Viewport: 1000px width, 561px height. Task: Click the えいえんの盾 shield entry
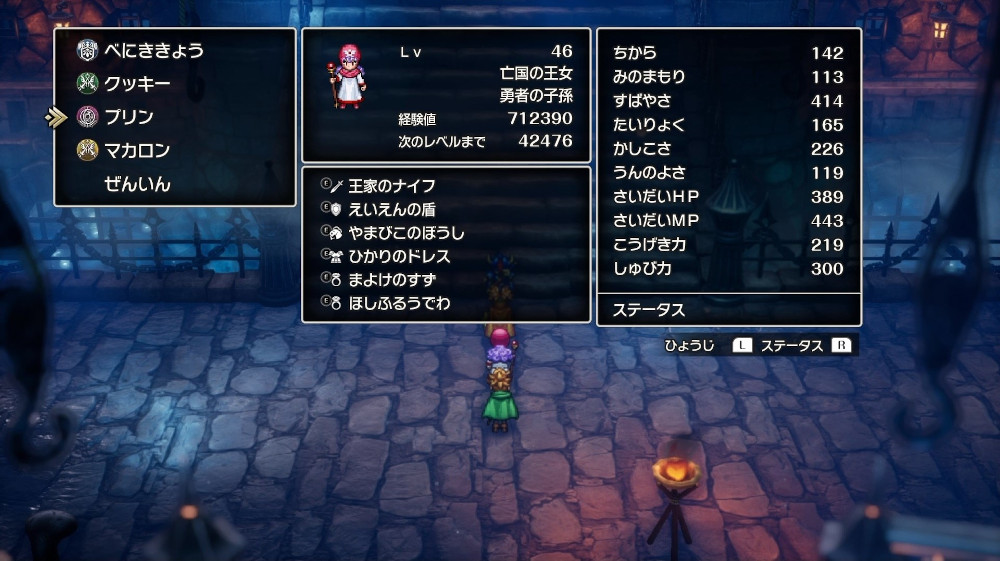(391, 209)
